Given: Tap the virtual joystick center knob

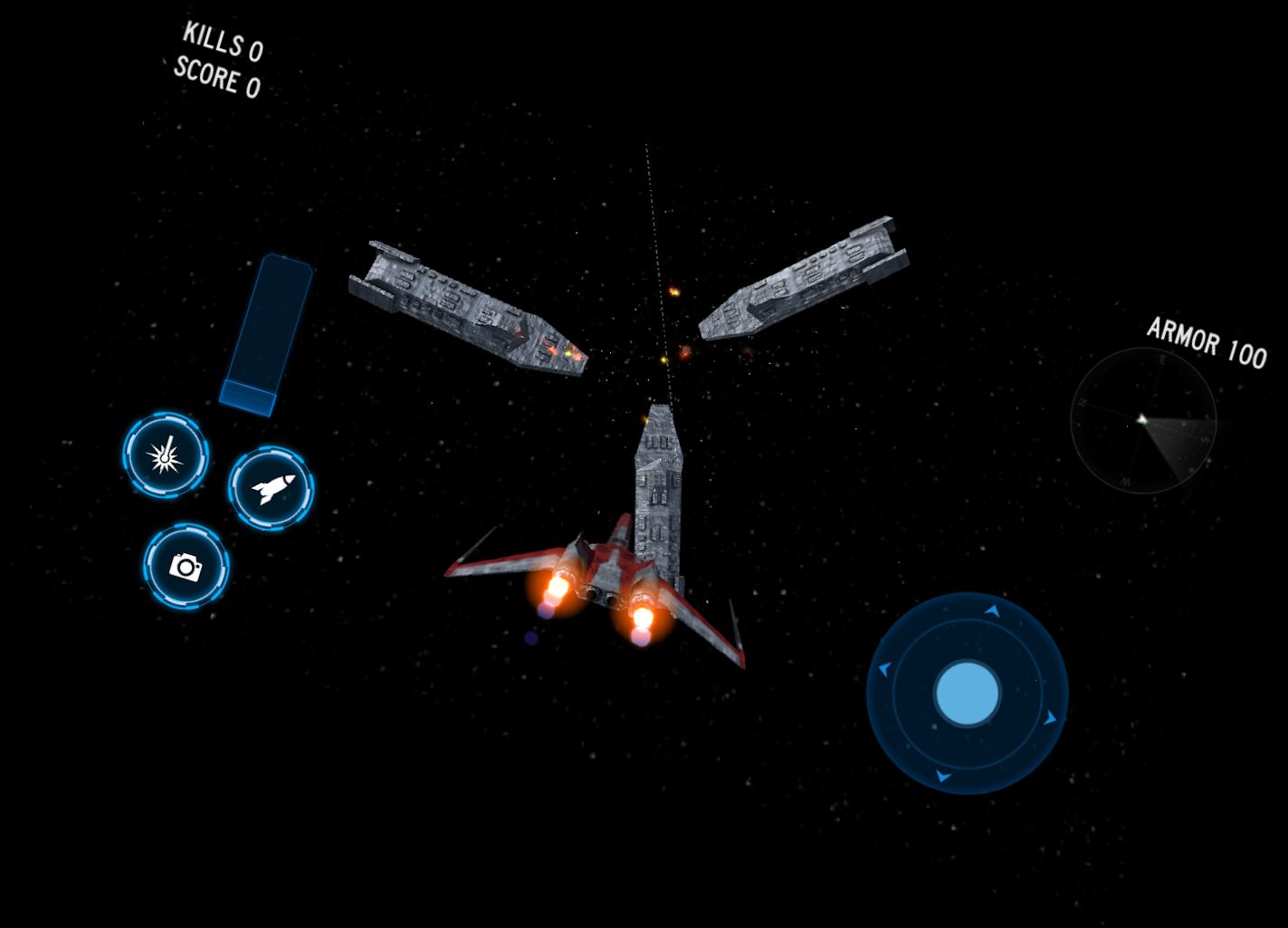Looking at the screenshot, I should (x=967, y=694).
